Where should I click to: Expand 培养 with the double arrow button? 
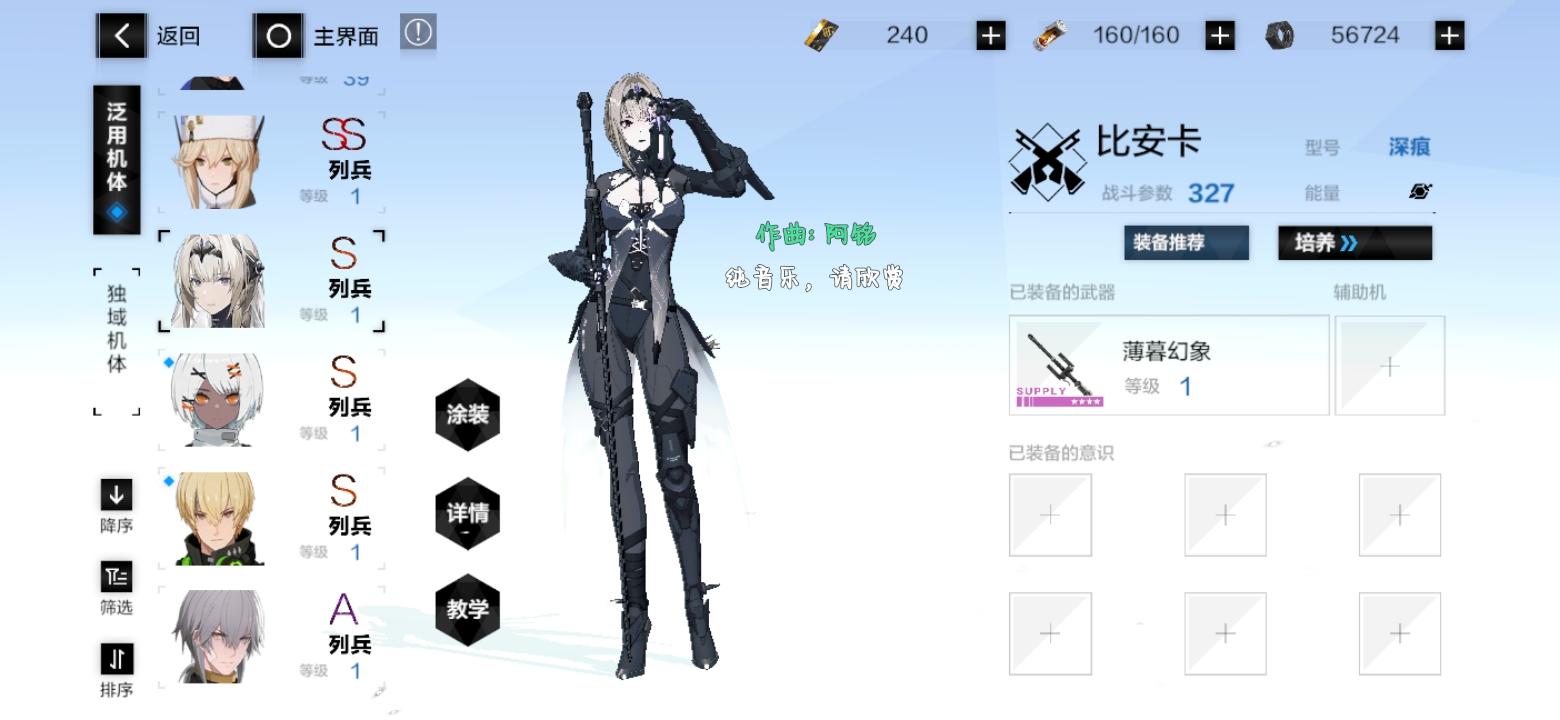[x=1355, y=242]
